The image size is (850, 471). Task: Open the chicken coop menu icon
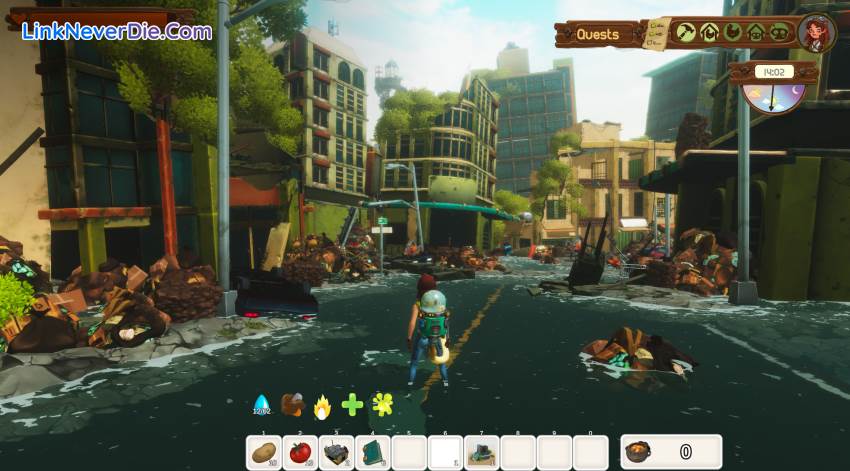[x=709, y=32]
